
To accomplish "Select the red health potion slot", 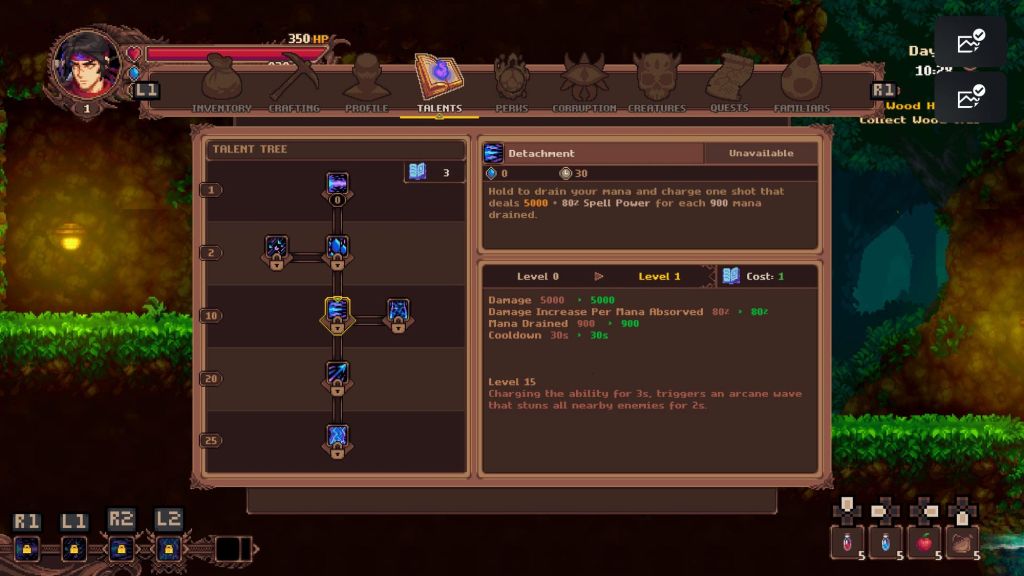I will (x=847, y=542).
